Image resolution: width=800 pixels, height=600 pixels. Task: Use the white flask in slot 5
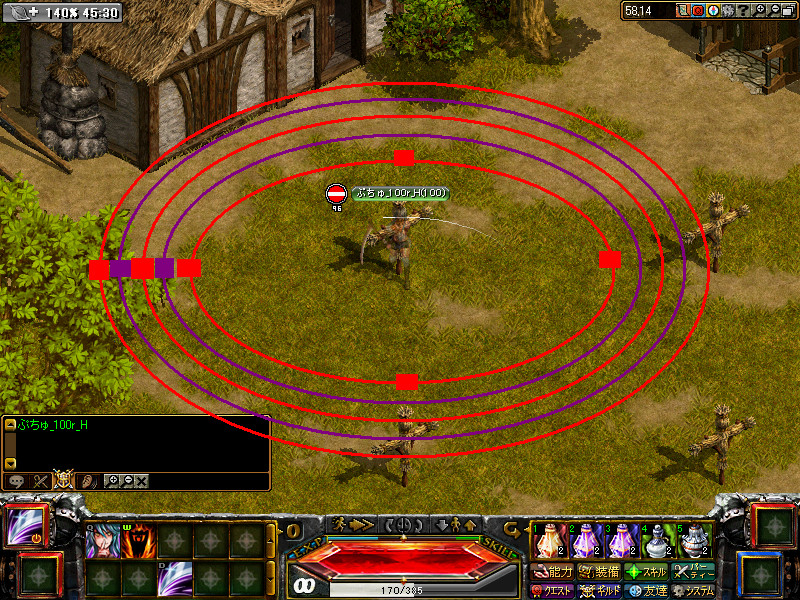(695, 541)
